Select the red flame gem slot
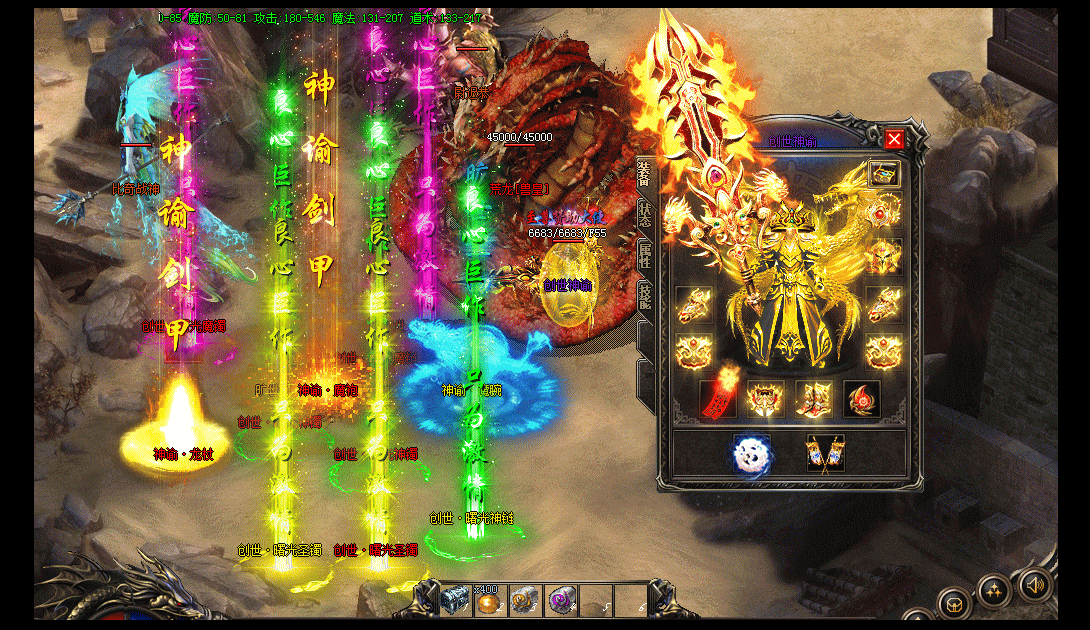Viewport: 1090px width, 630px height. point(861,398)
